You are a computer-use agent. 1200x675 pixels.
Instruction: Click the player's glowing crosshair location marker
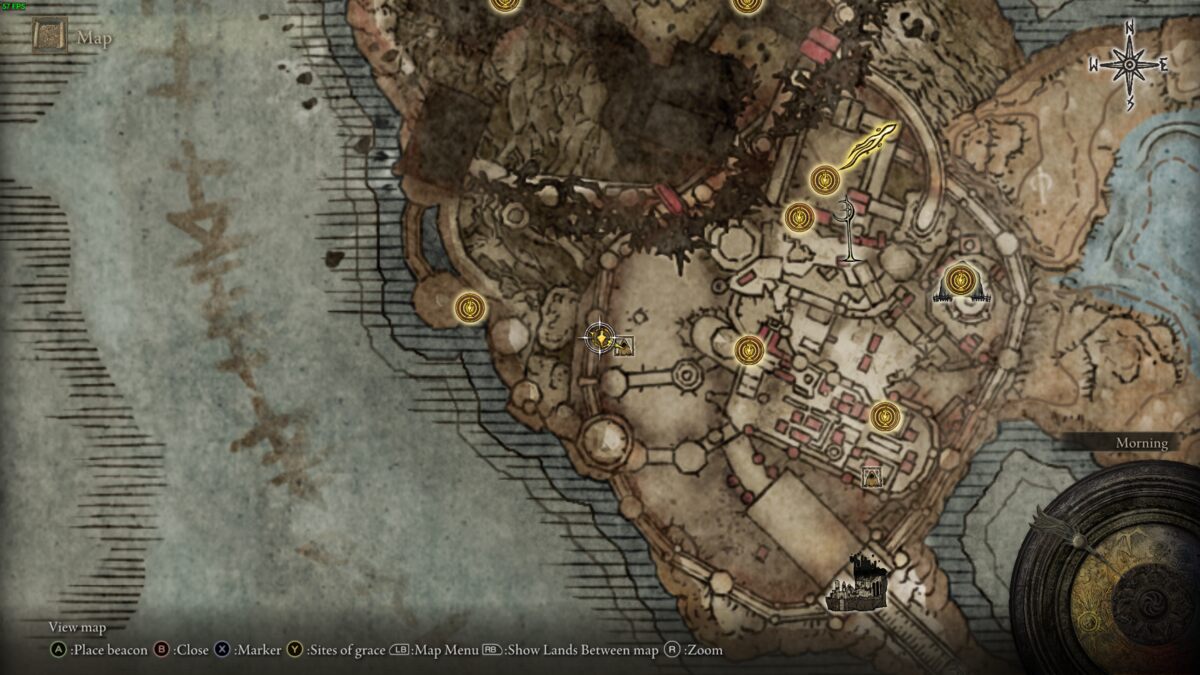(598, 337)
